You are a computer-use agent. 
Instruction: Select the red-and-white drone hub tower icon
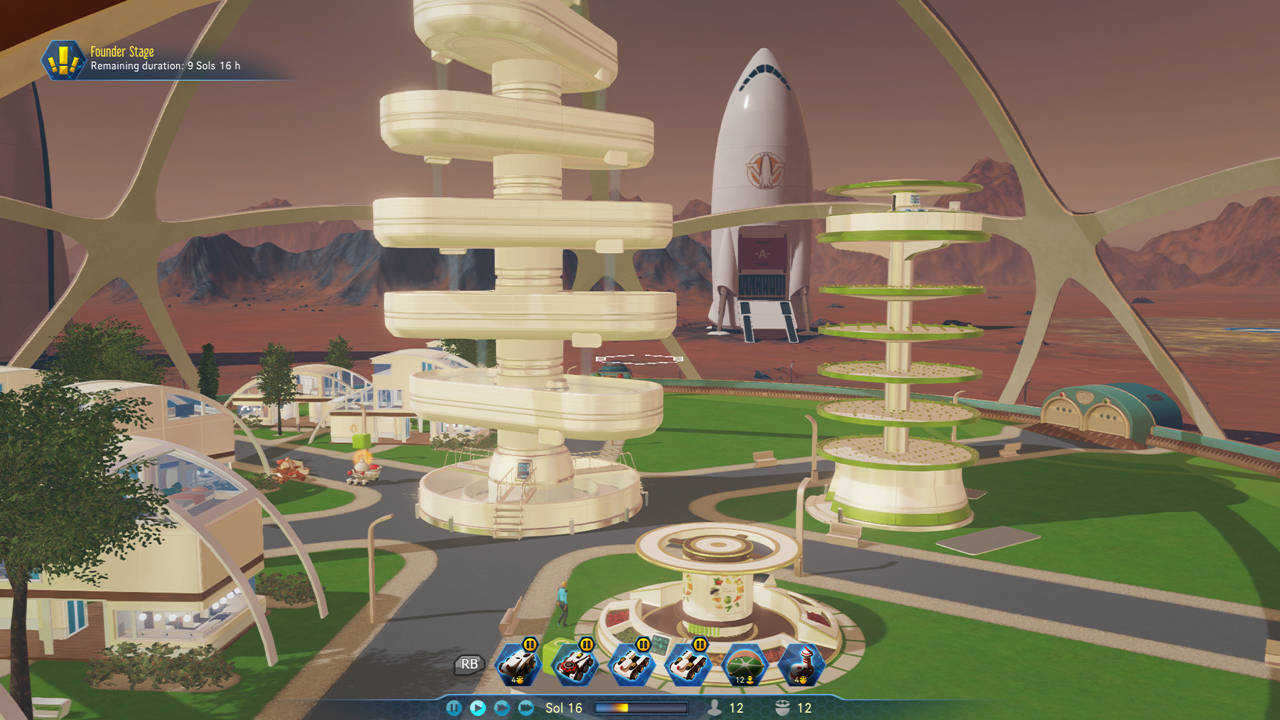[x=801, y=663]
